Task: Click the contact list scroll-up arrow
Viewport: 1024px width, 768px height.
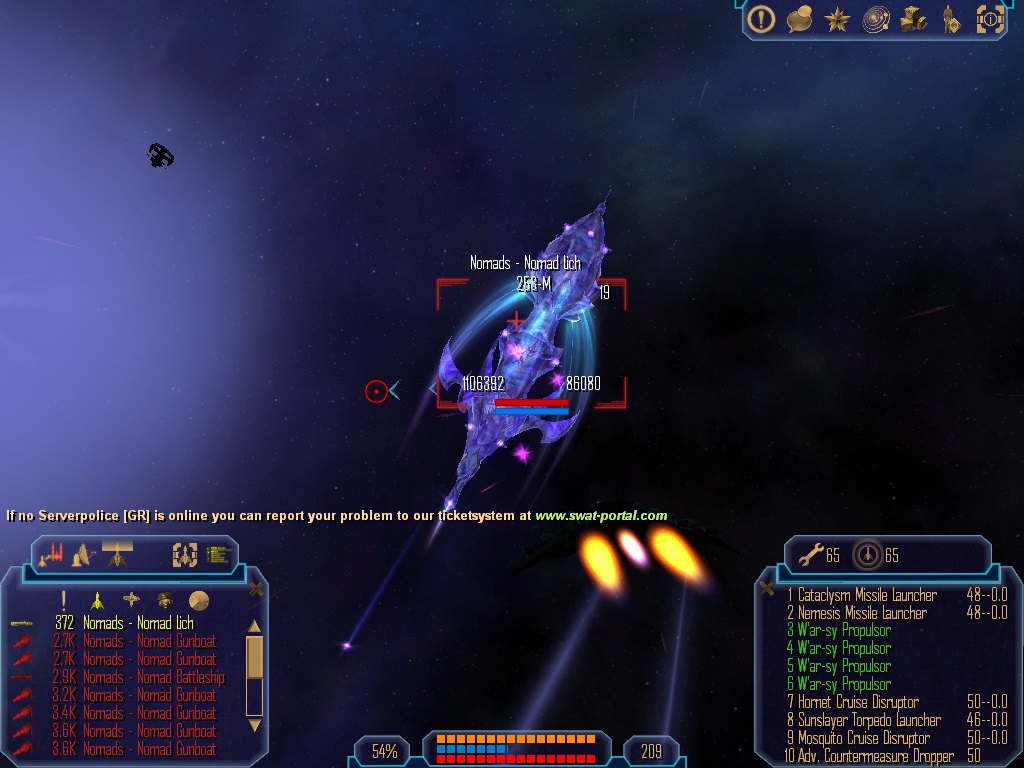Action: [x=254, y=627]
